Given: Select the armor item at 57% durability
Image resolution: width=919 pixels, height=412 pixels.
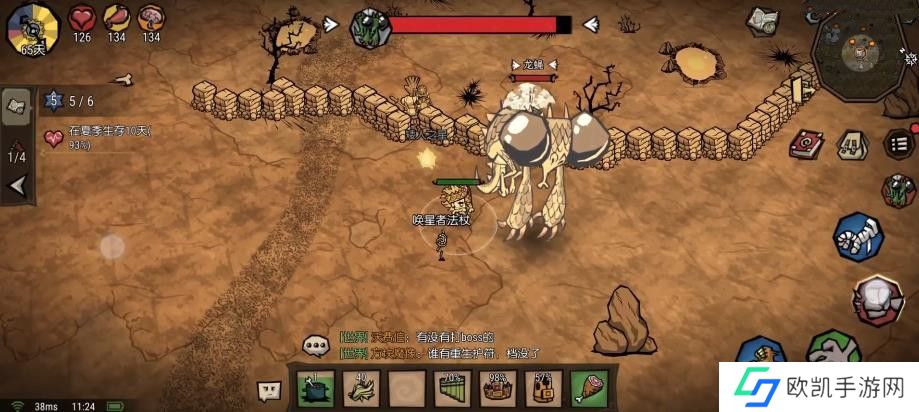Looking at the screenshot, I should tap(544, 388).
